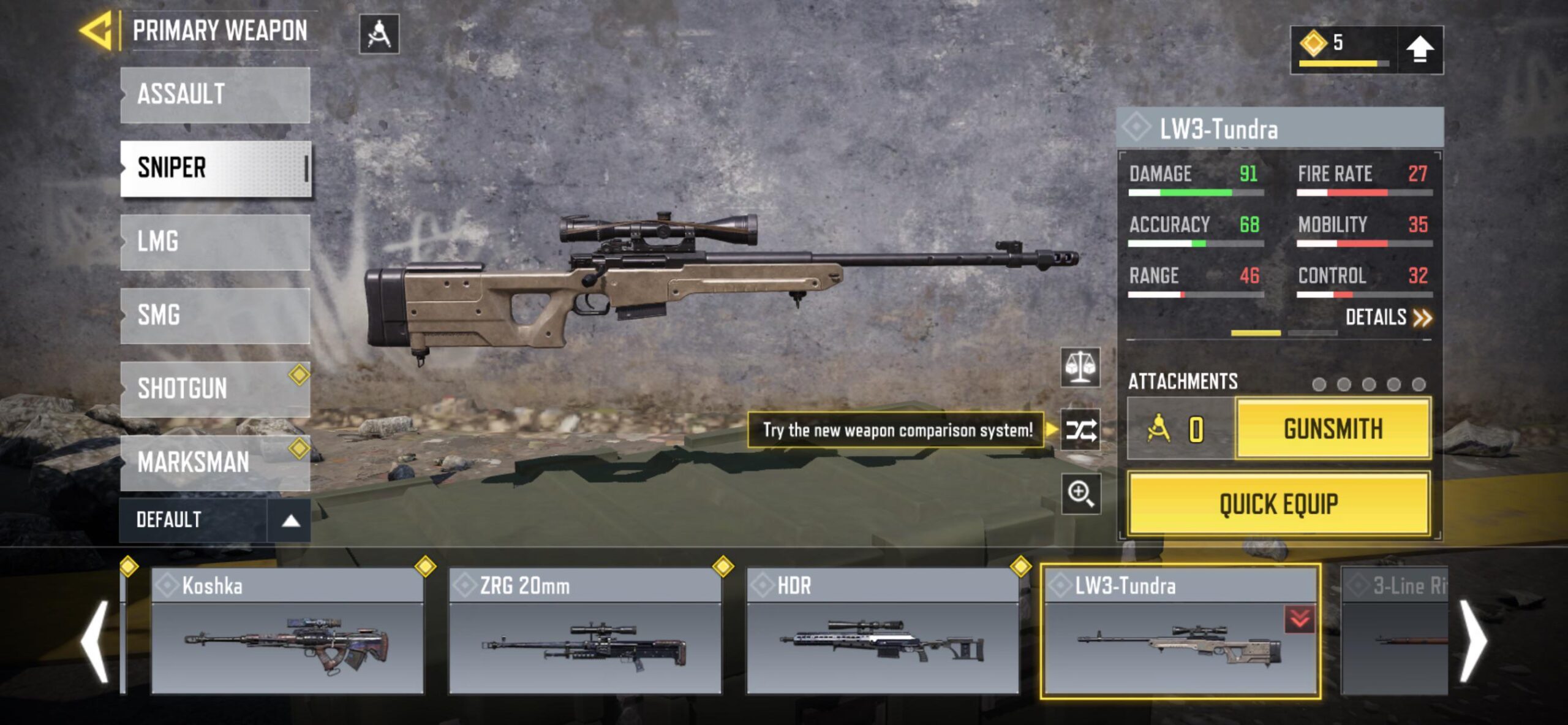Choose the ZRG 20mm sniper card
This screenshot has width=1568, height=725.
(585, 631)
